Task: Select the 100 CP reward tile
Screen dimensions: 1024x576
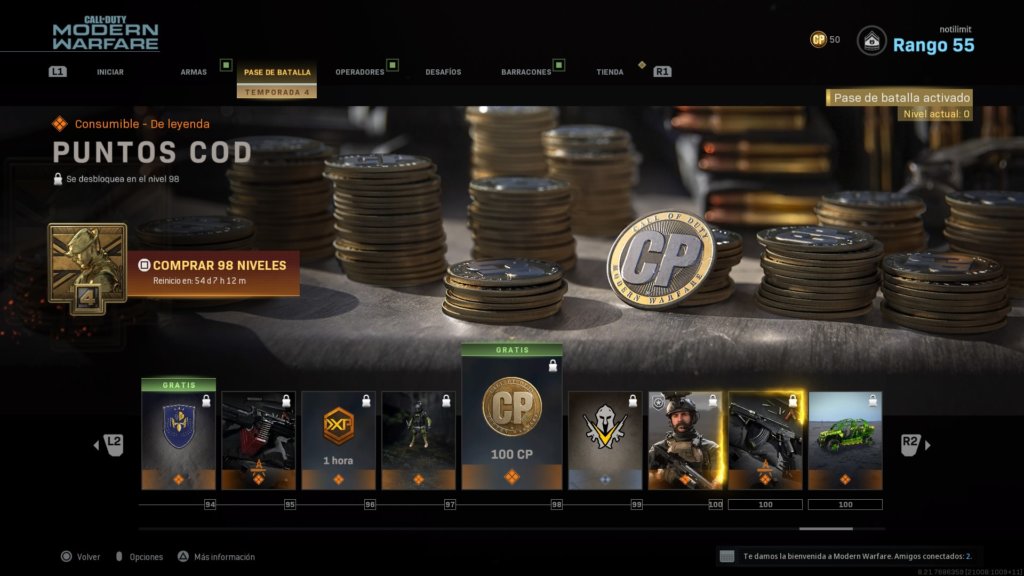Action: coord(512,418)
